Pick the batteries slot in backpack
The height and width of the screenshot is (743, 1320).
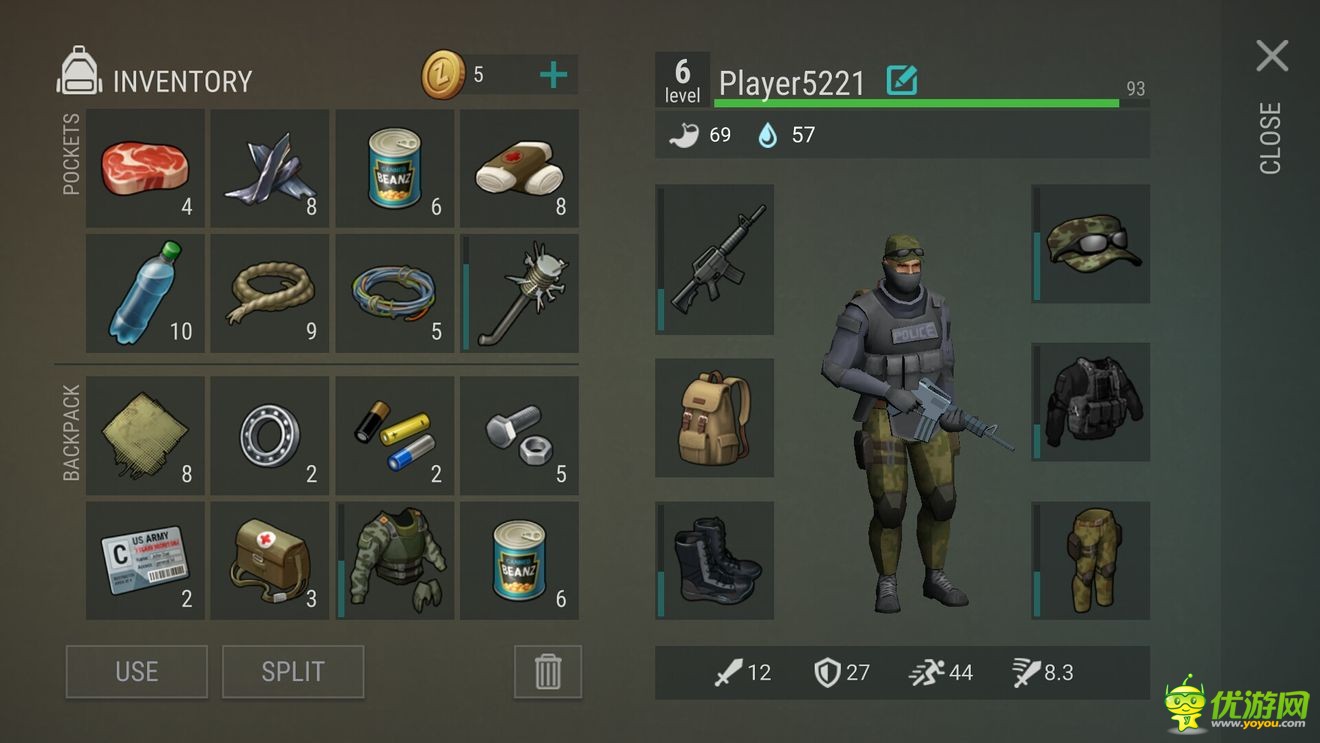pos(395,436)
